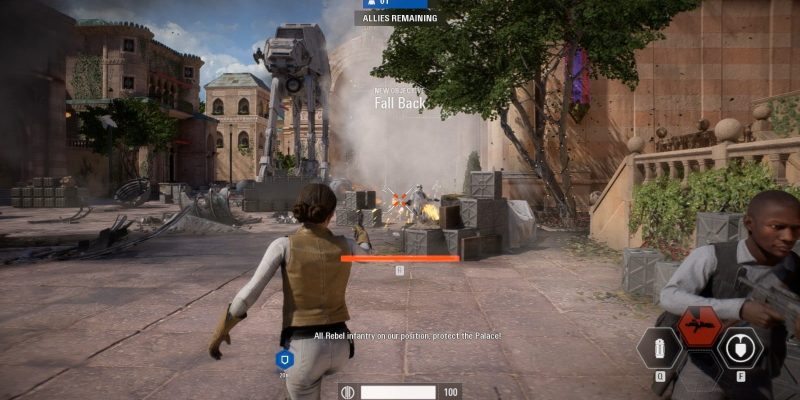Activate the red blaster ability hexagon

coord(700,325)
